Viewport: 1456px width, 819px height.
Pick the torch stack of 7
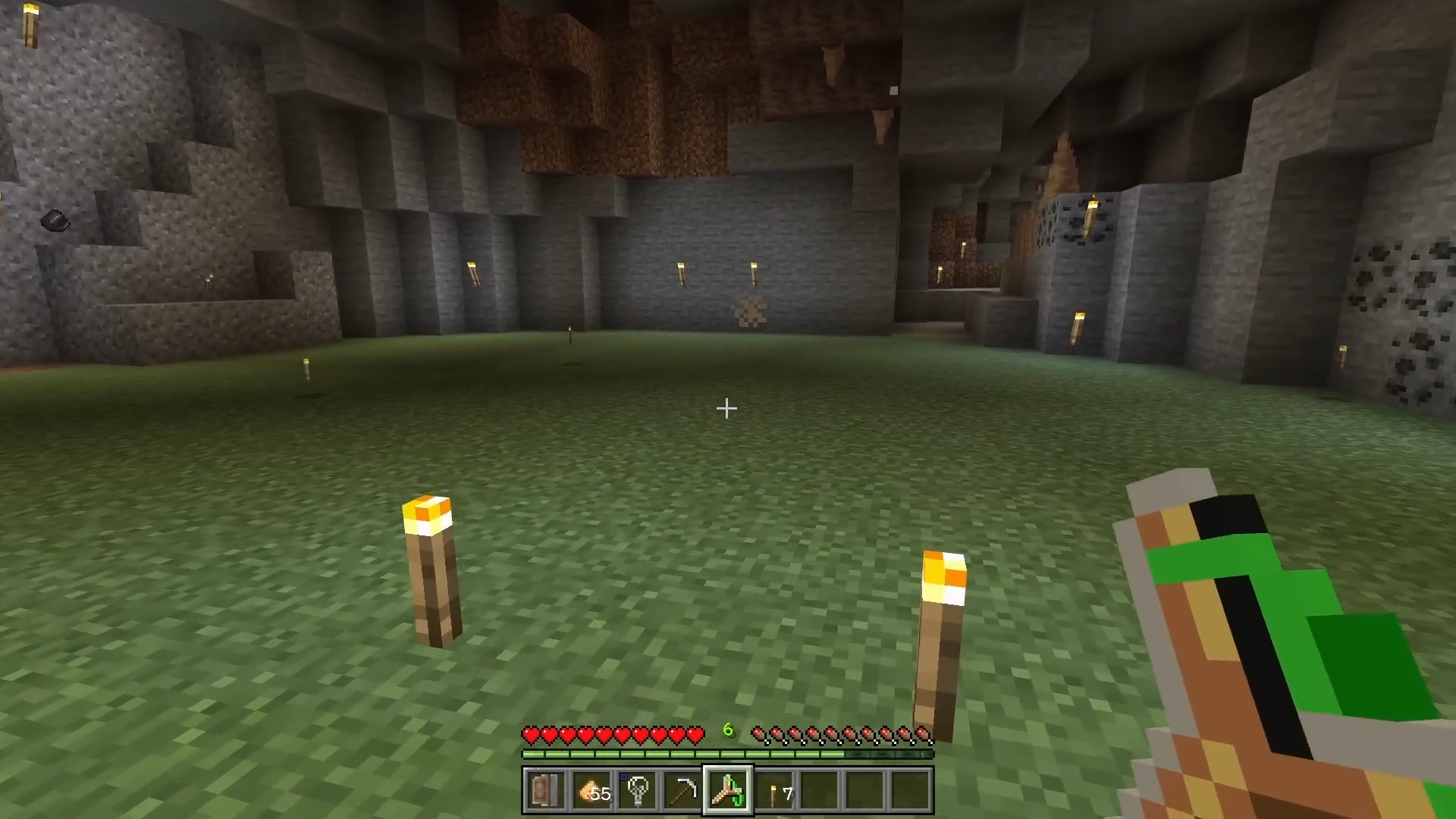(x=774, y=791)
